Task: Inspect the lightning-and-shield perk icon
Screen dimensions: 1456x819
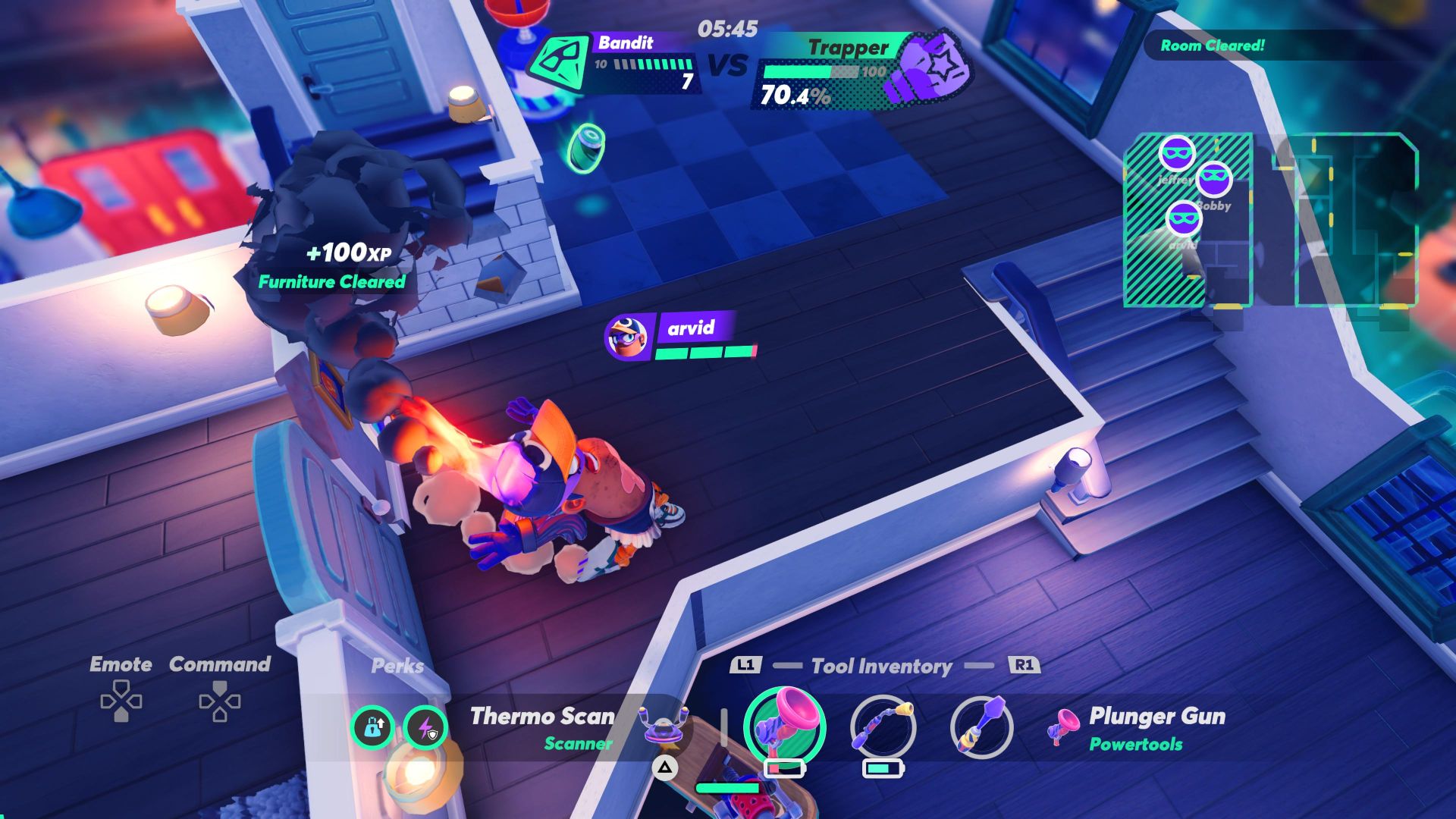Action: pyautogui.click(x=425, y=728)
